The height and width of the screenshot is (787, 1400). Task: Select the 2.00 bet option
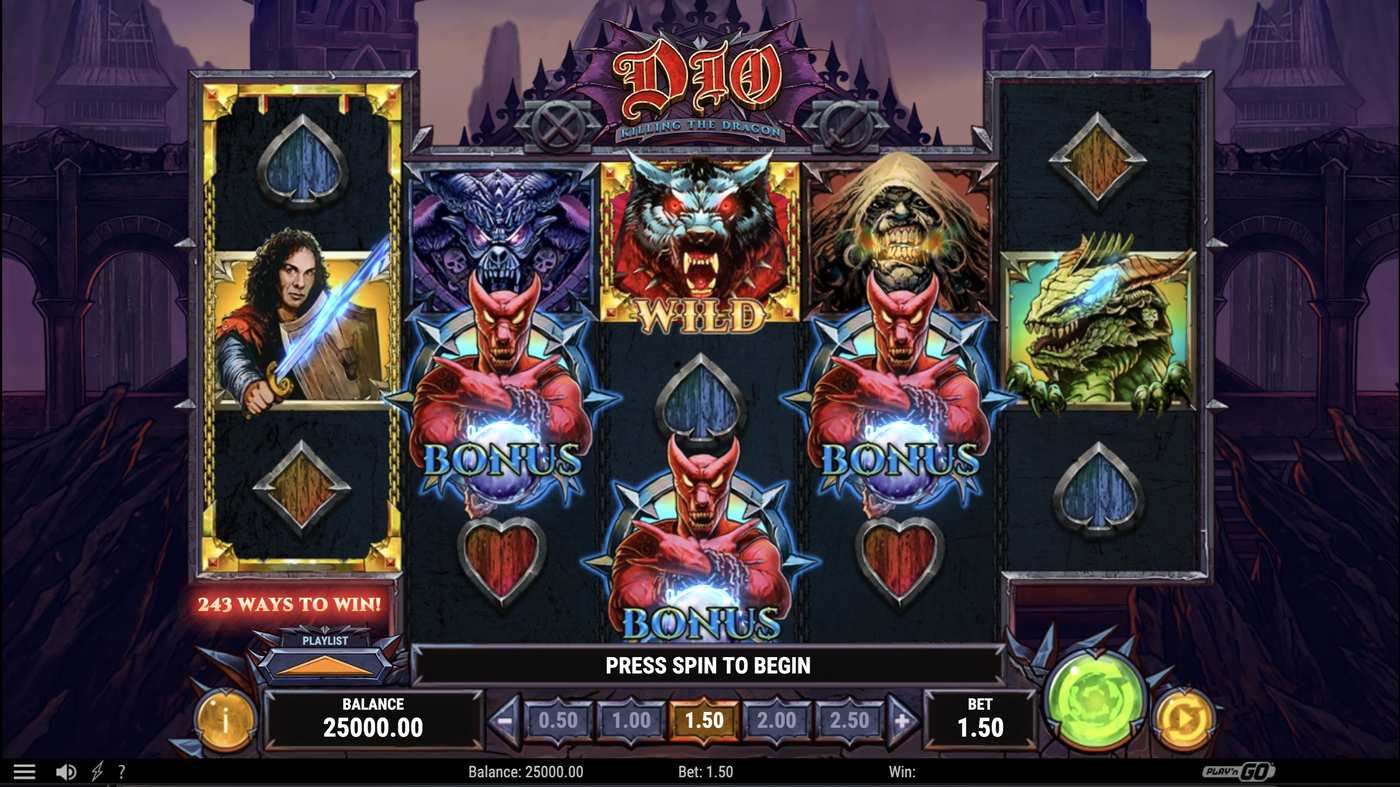click(778, 719)
